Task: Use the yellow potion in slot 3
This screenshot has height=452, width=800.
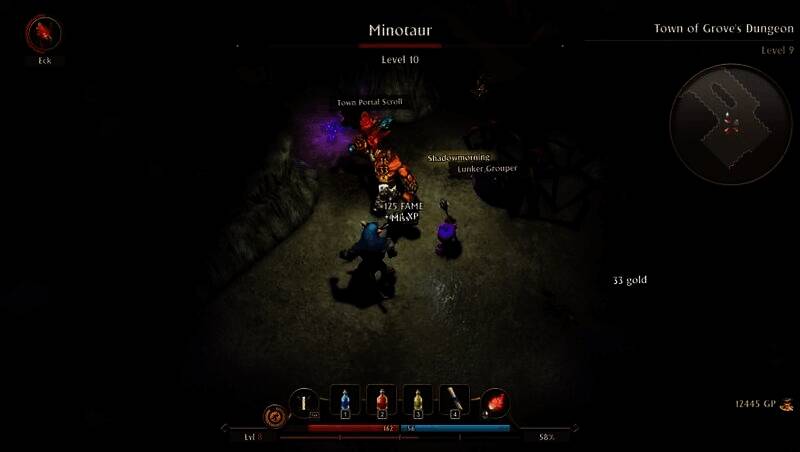Action: [418, 401]
